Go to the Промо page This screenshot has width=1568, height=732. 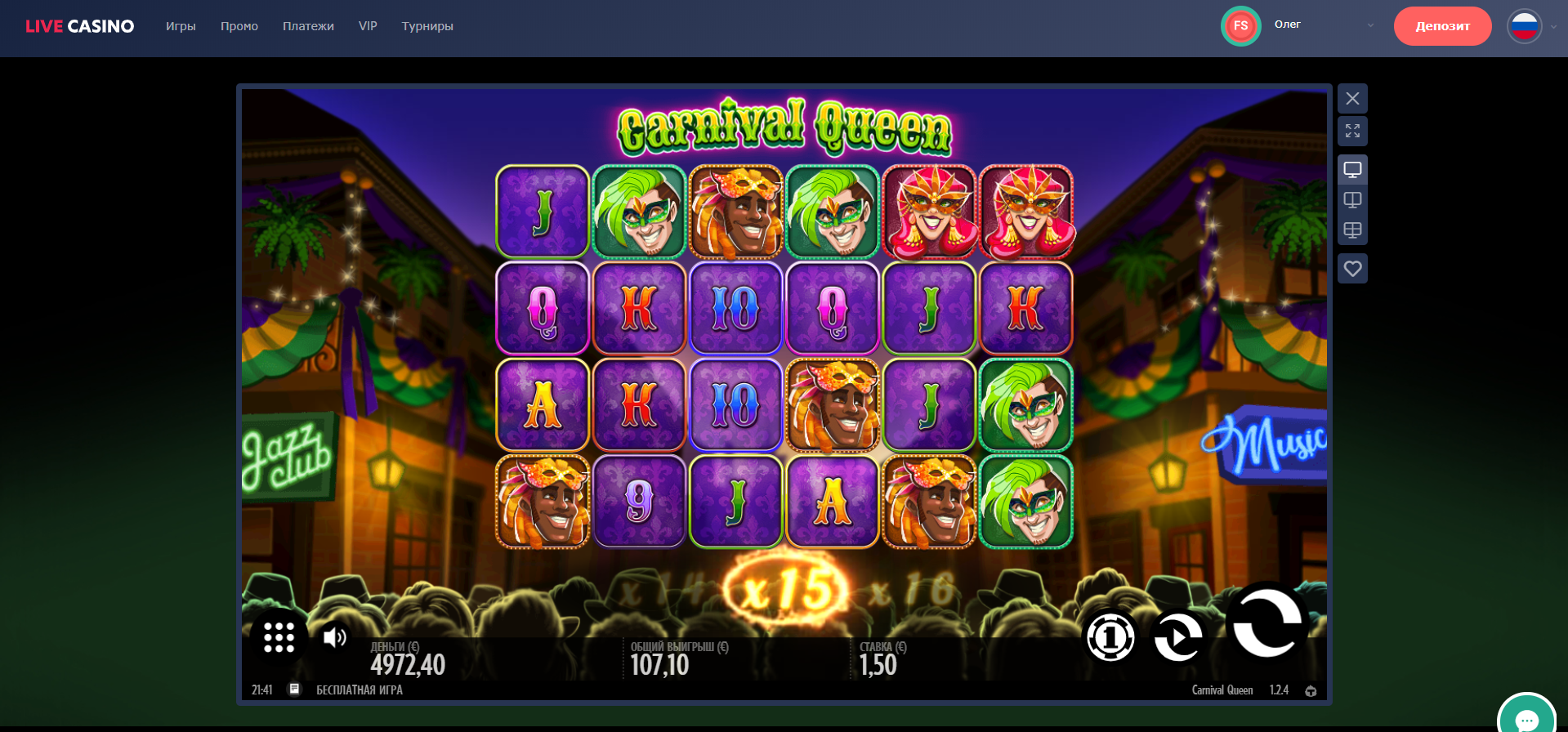[x=239, y=26]
